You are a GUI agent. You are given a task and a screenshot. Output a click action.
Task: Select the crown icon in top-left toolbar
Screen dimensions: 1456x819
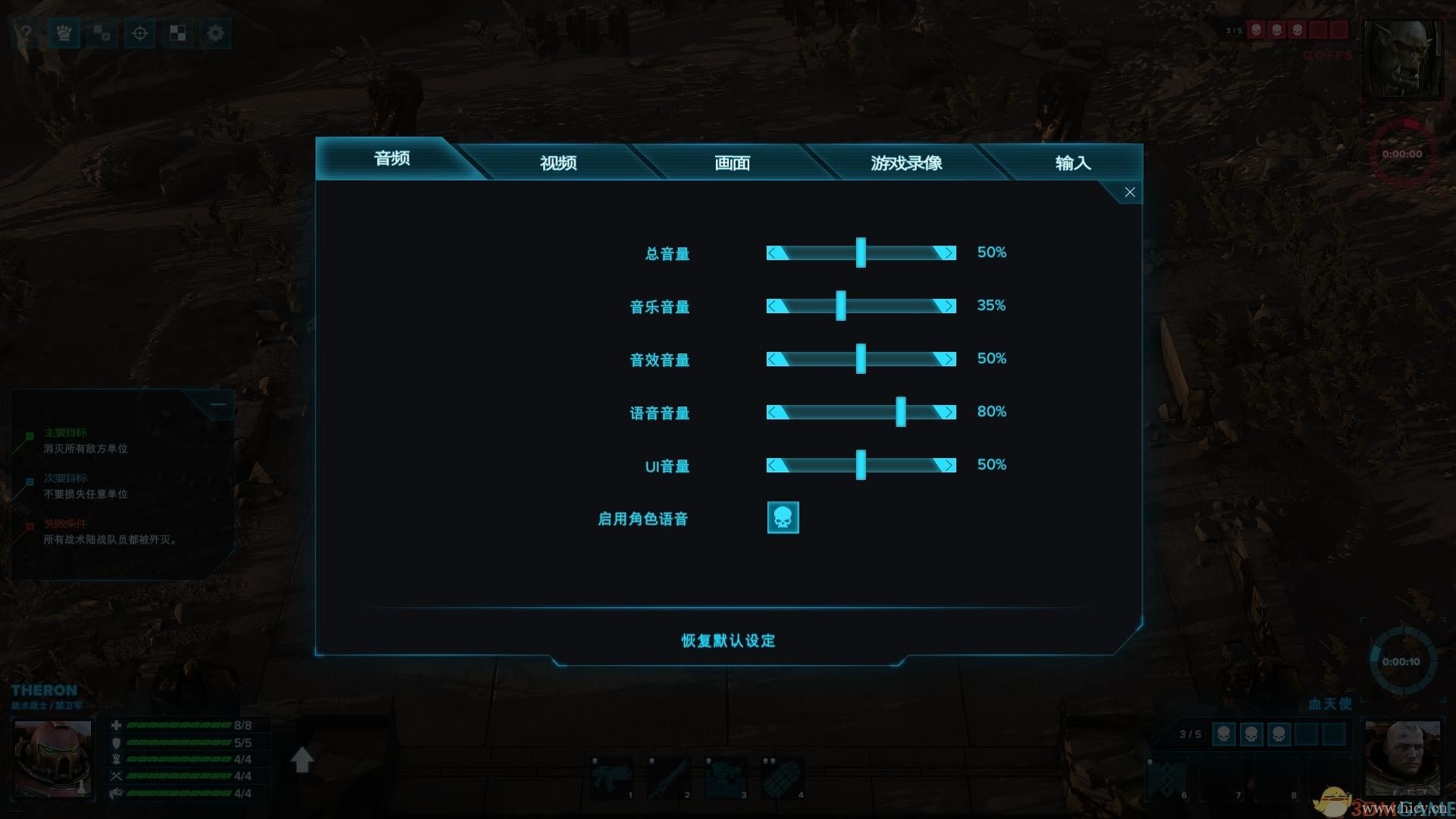tap(64, 33)
